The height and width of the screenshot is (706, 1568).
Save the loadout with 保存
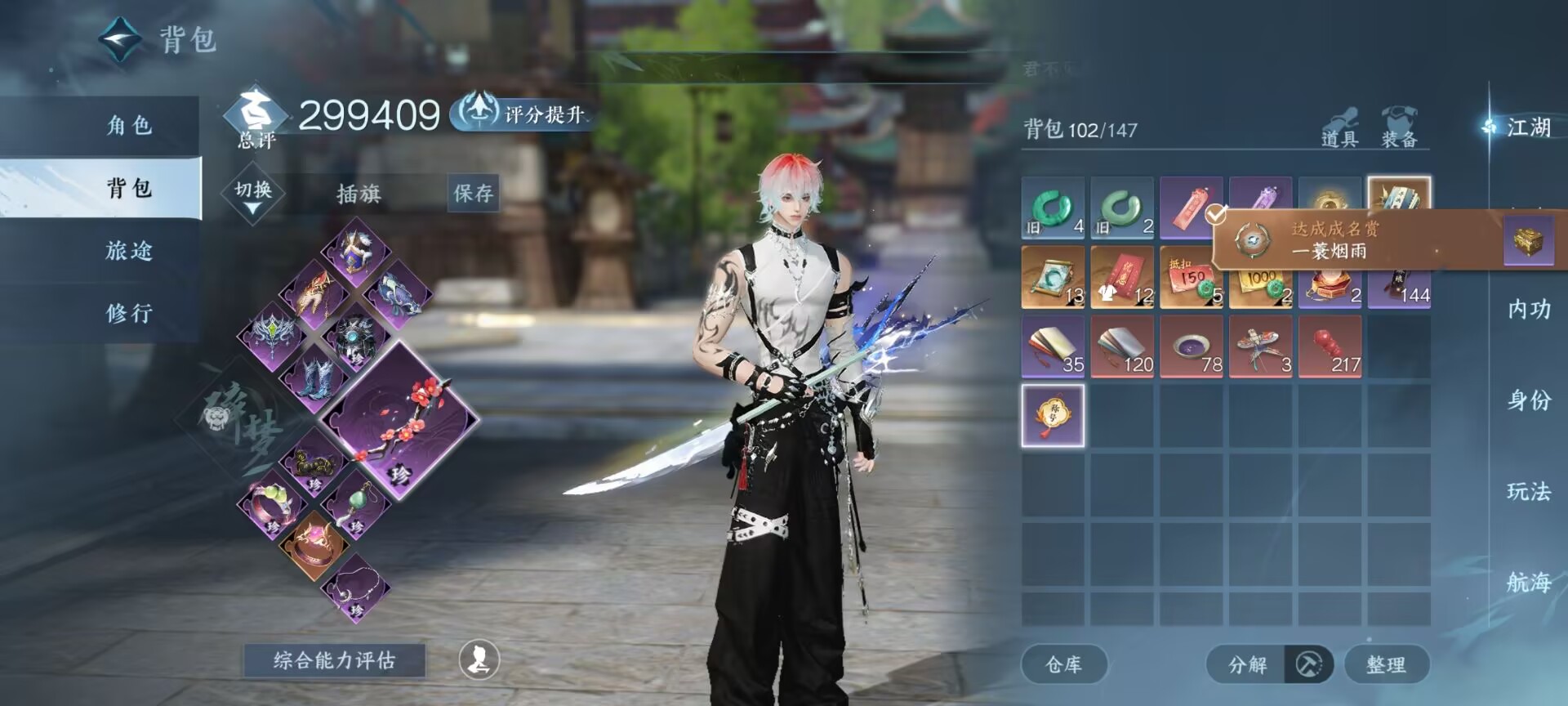pos(473,194)
